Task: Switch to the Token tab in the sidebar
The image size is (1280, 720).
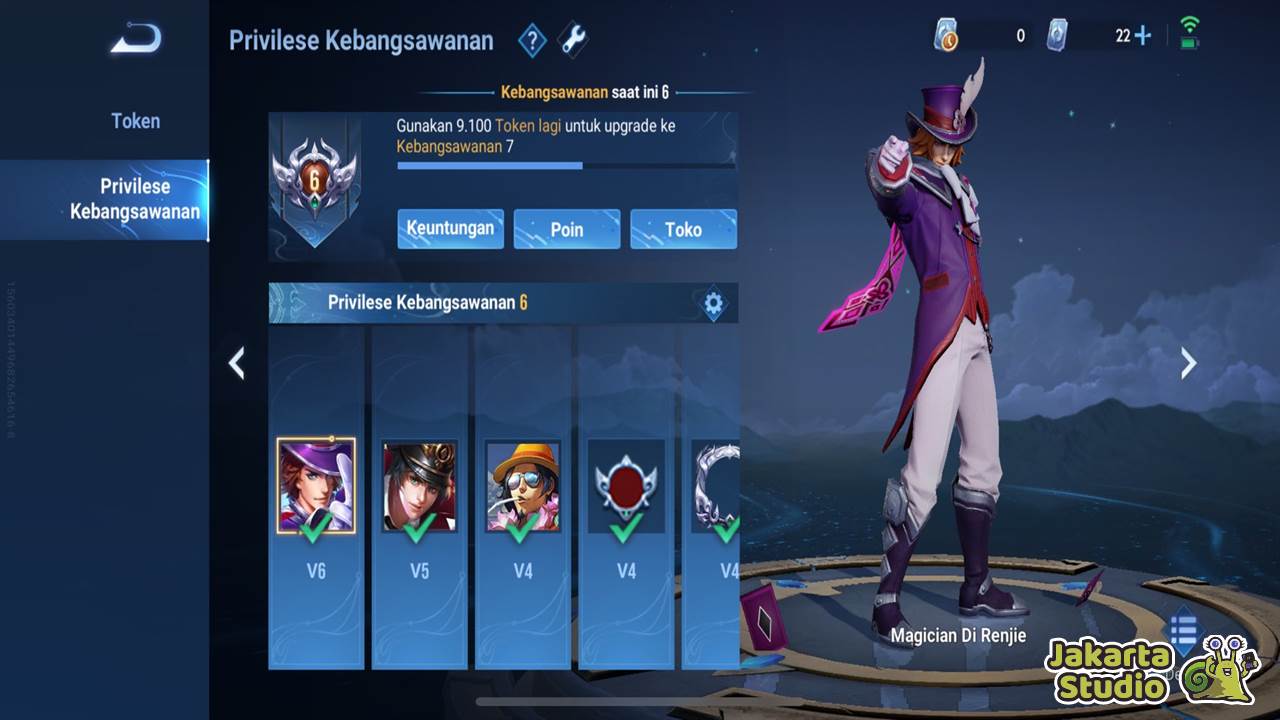Action: 135,120
